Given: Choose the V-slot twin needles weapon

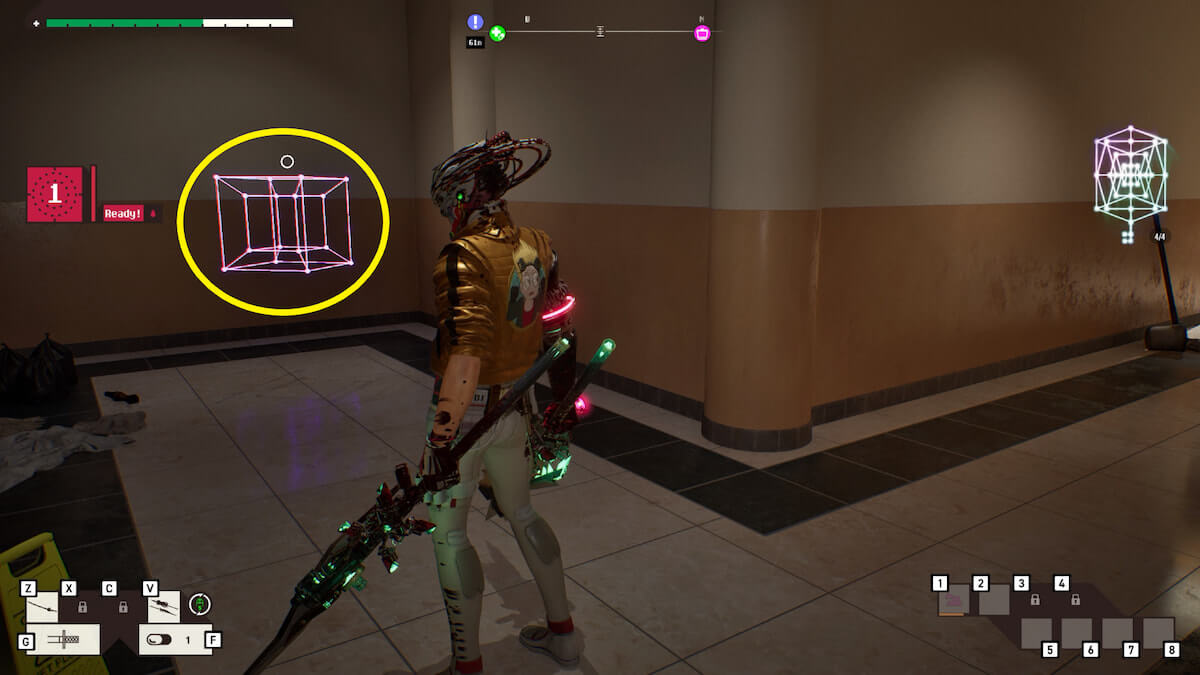Looking at the screenshot, I should 164,606.
